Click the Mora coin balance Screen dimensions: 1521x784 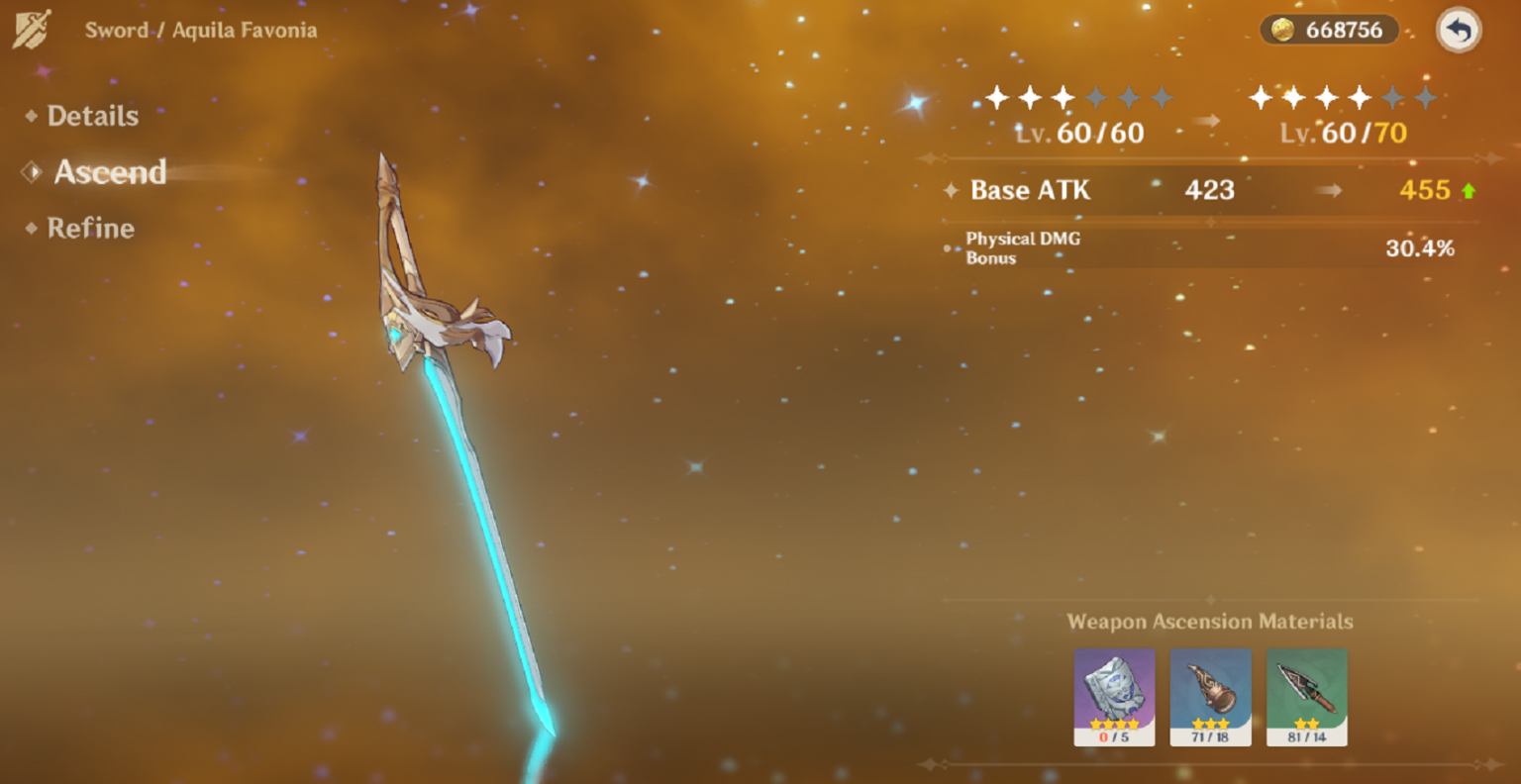click(x=1328, y=31)
